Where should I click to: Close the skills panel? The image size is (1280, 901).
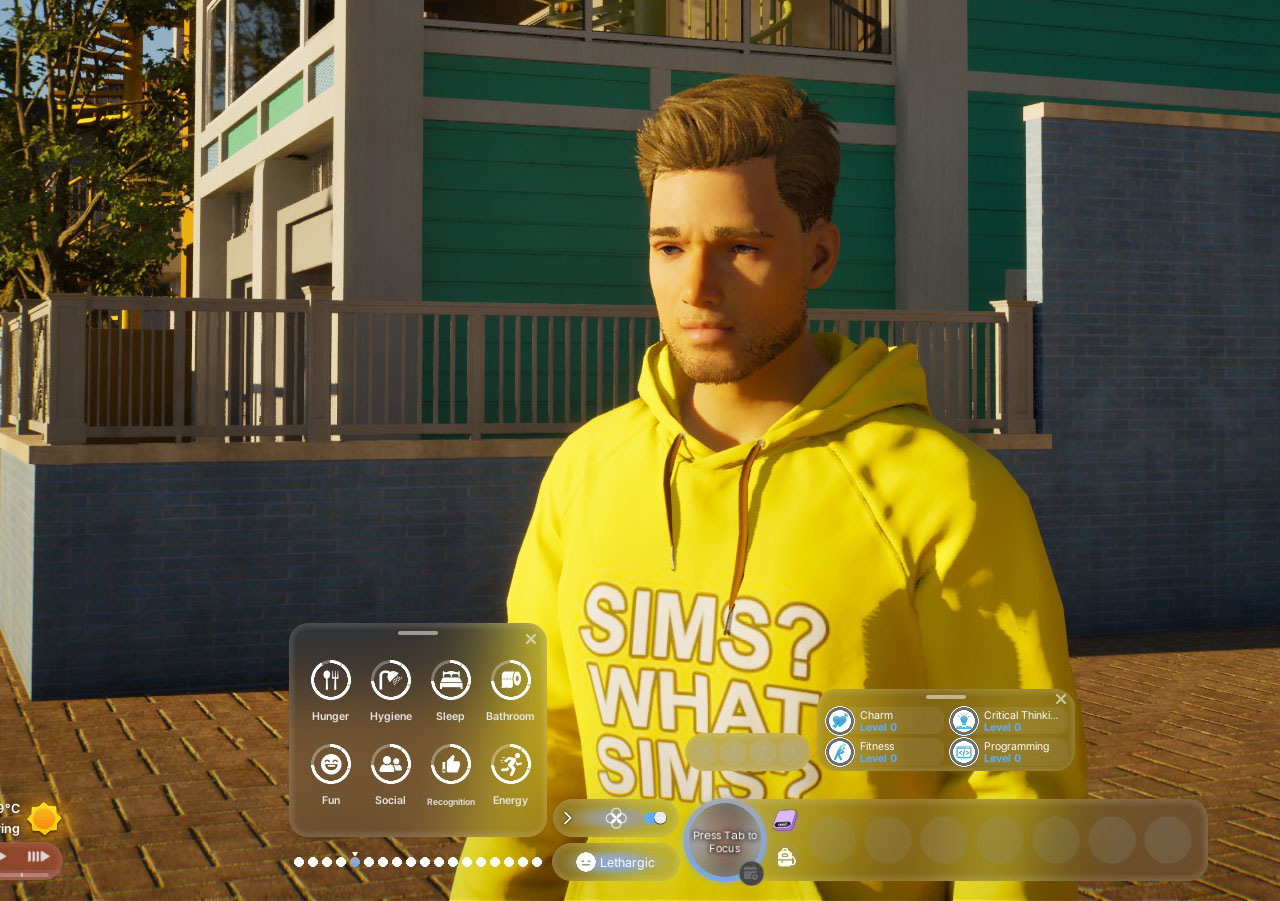[x=1061, y=699]
